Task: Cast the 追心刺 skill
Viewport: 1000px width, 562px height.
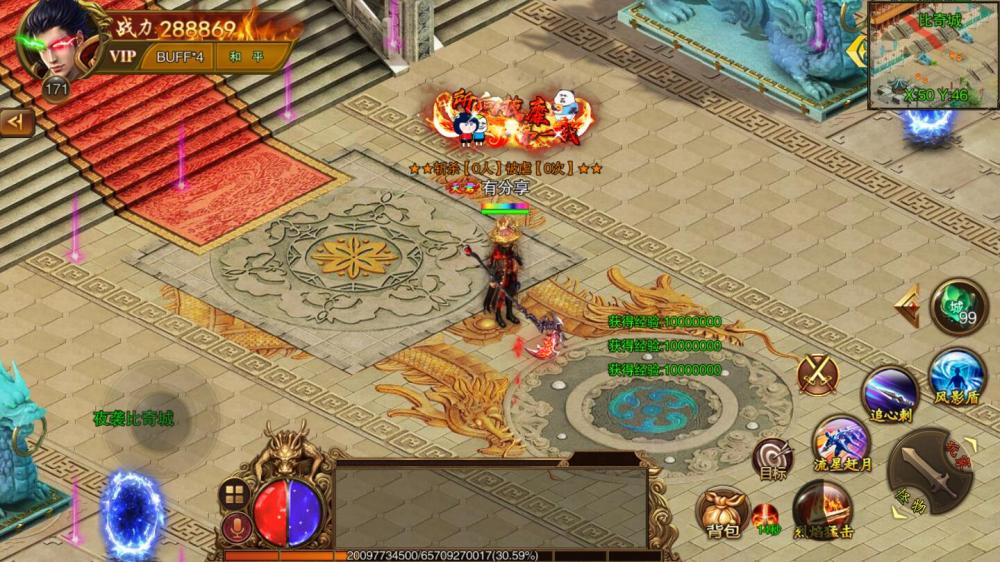Action: (x=889, y=393)
